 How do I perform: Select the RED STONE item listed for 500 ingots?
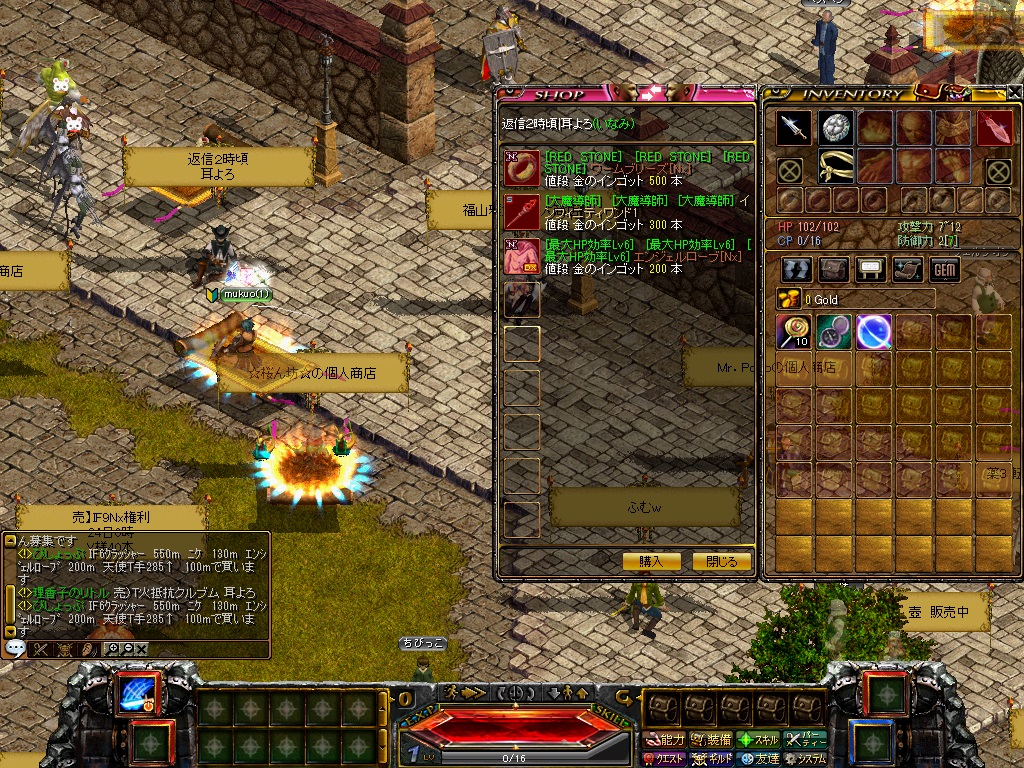[x=522, y=168]
